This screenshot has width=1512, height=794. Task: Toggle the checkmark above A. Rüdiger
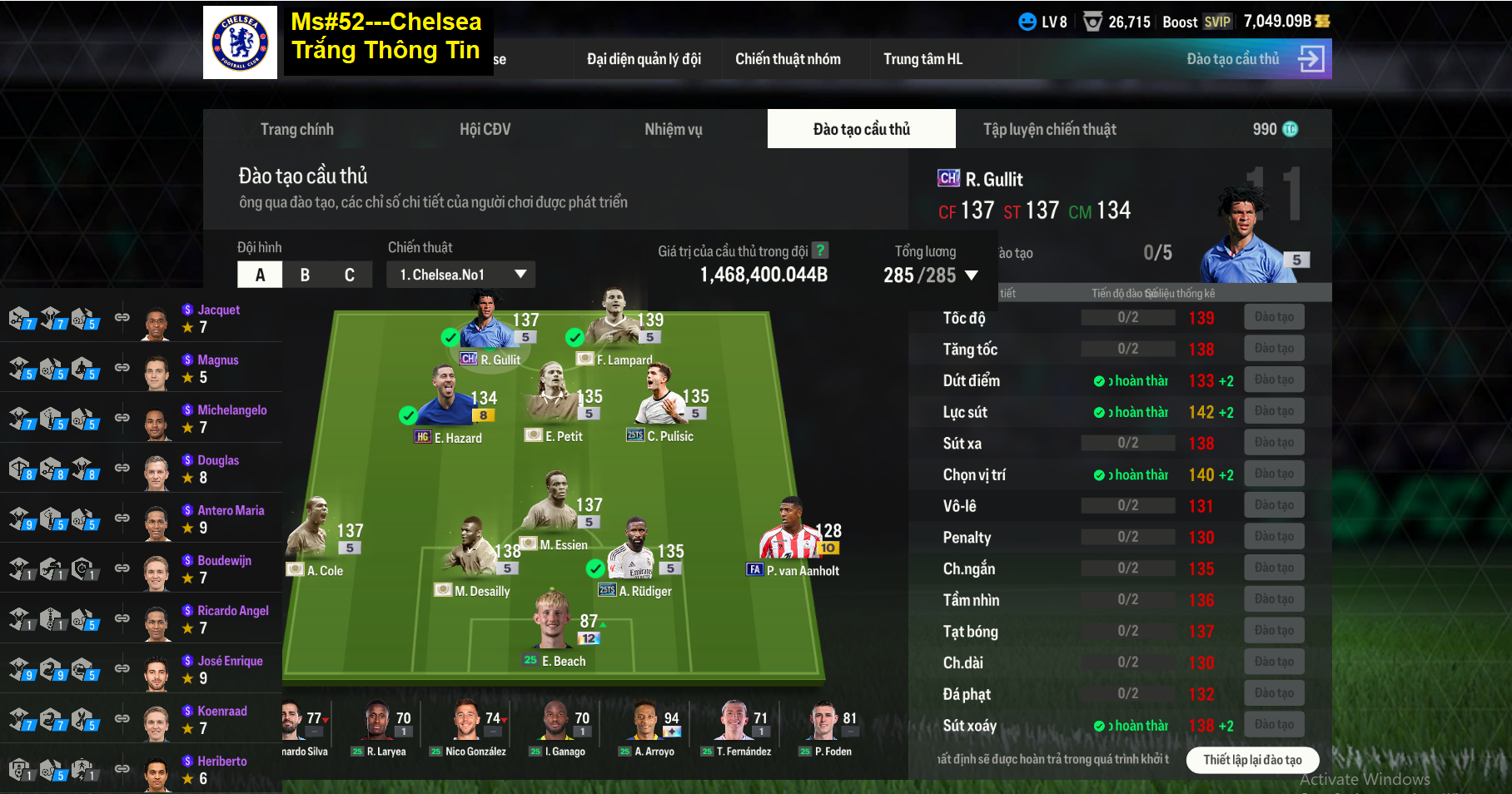click(x=594, y=569)
